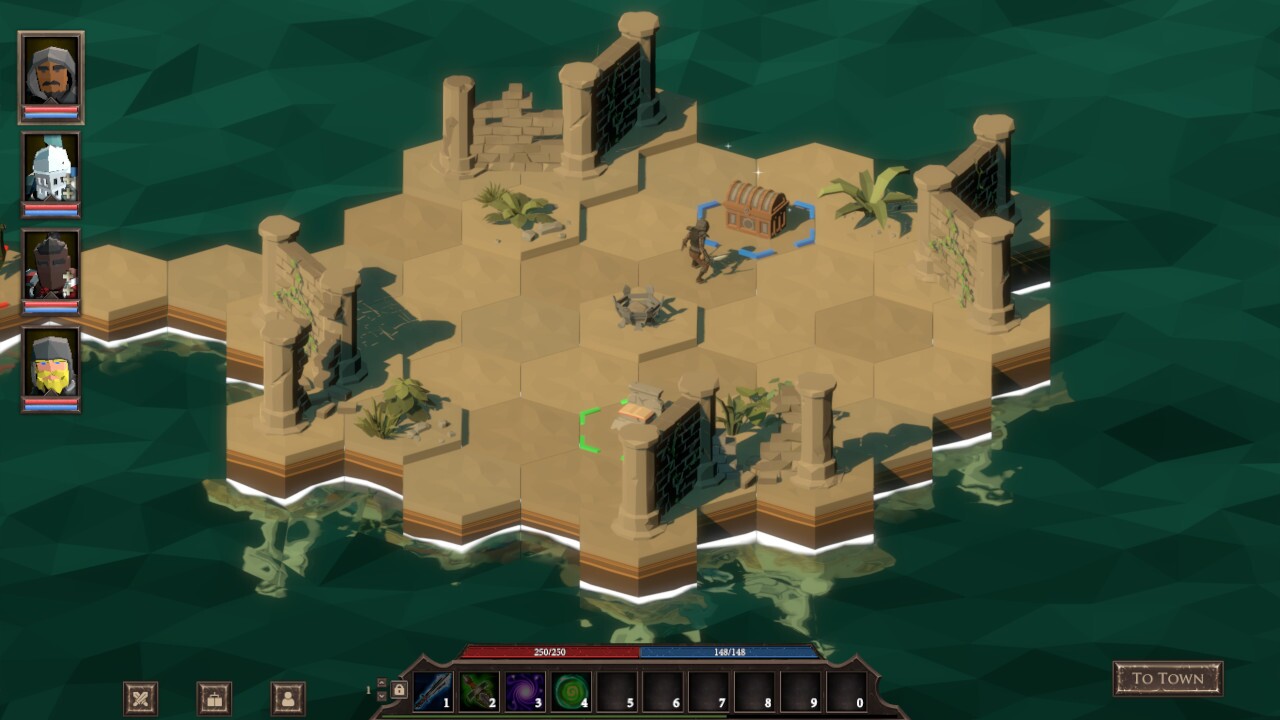Increase the hotbar page with the up arrow

(x=382, y=683)
